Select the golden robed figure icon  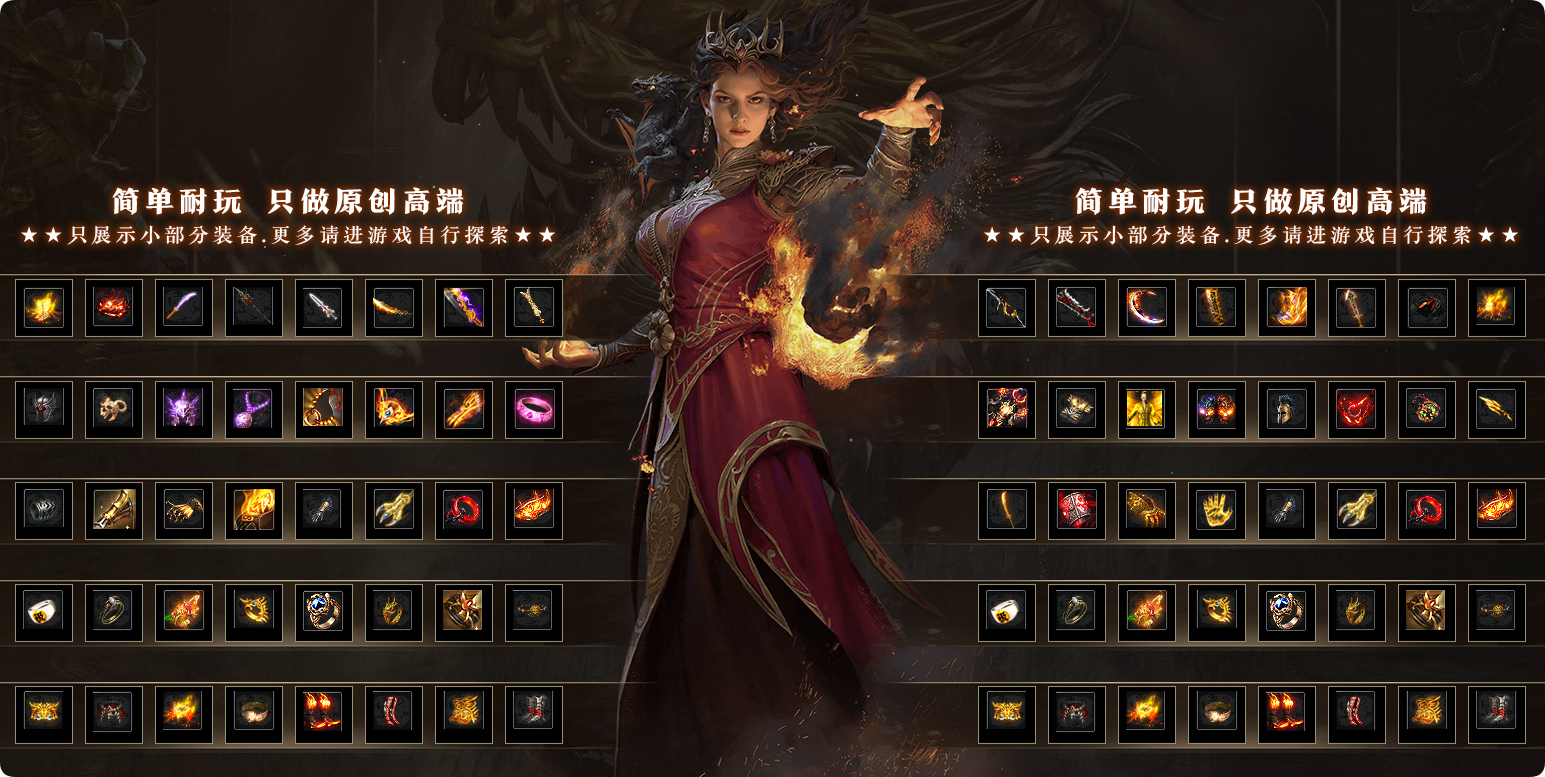pyautogui.click(x=1146, y=409)
